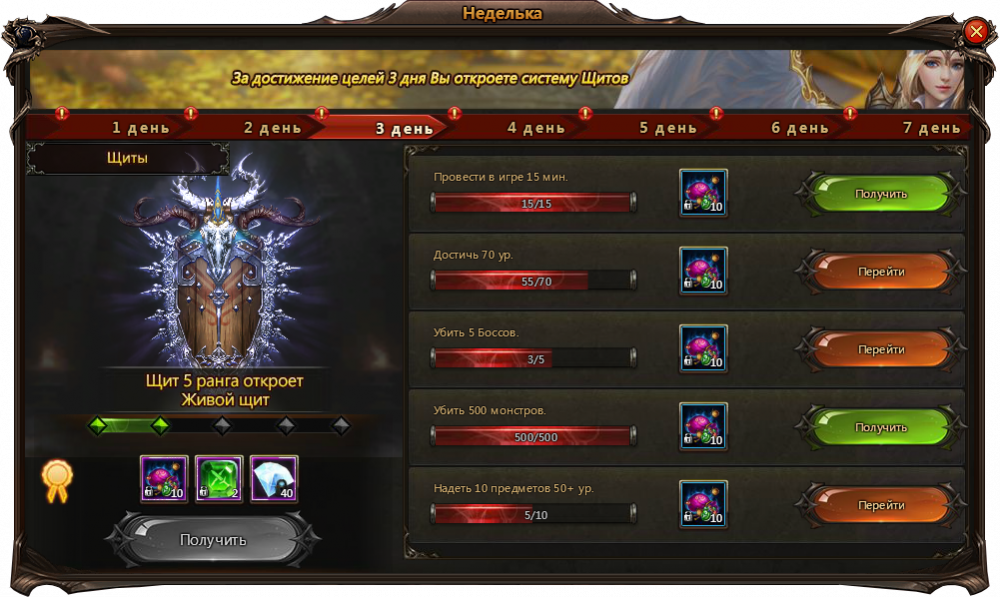This screenshot has height=597, width=1000.
Task: Click reward icon for killing 5 bosses
Action: coord(703,349)
